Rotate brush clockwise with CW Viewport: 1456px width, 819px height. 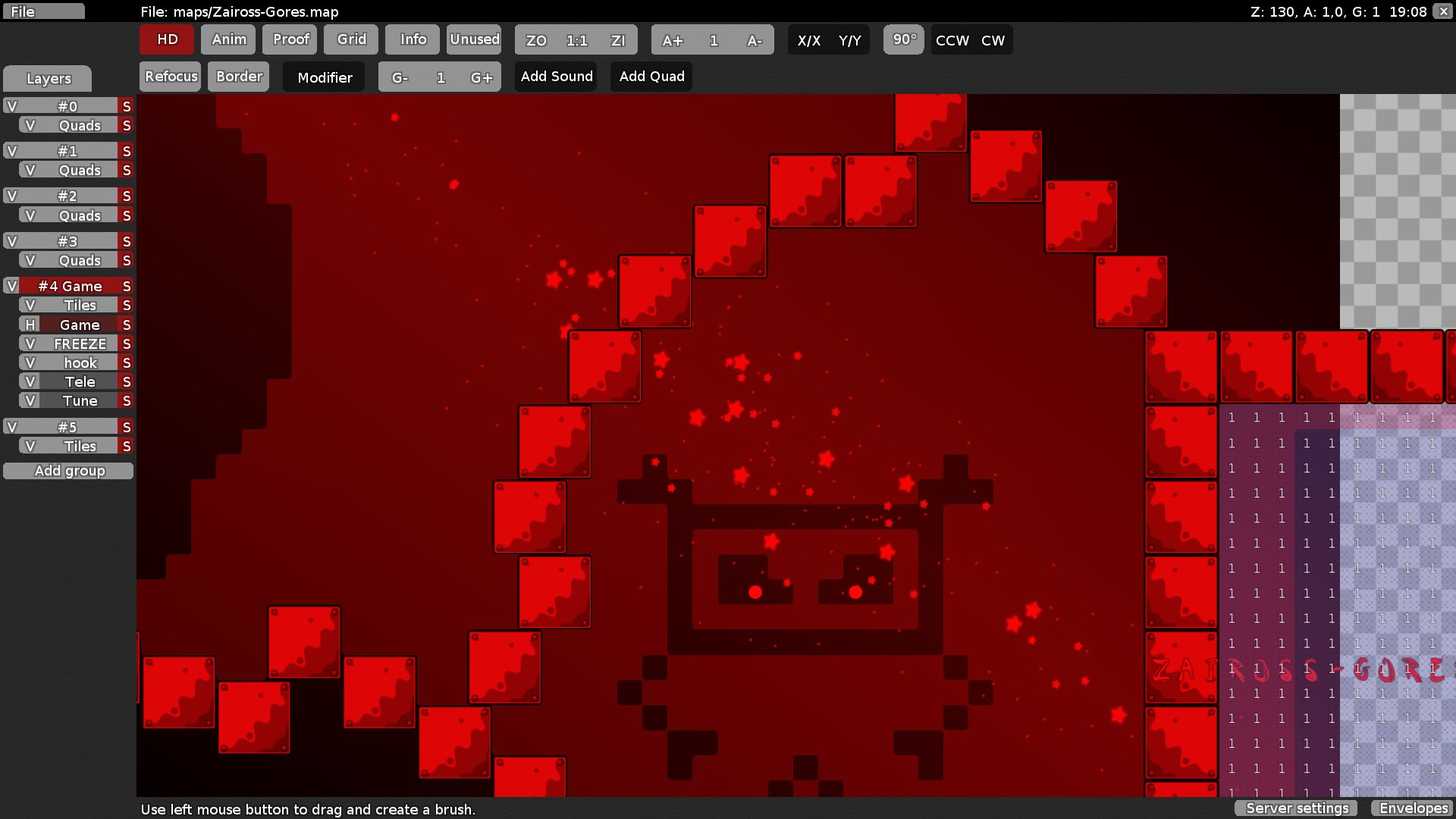993,40
